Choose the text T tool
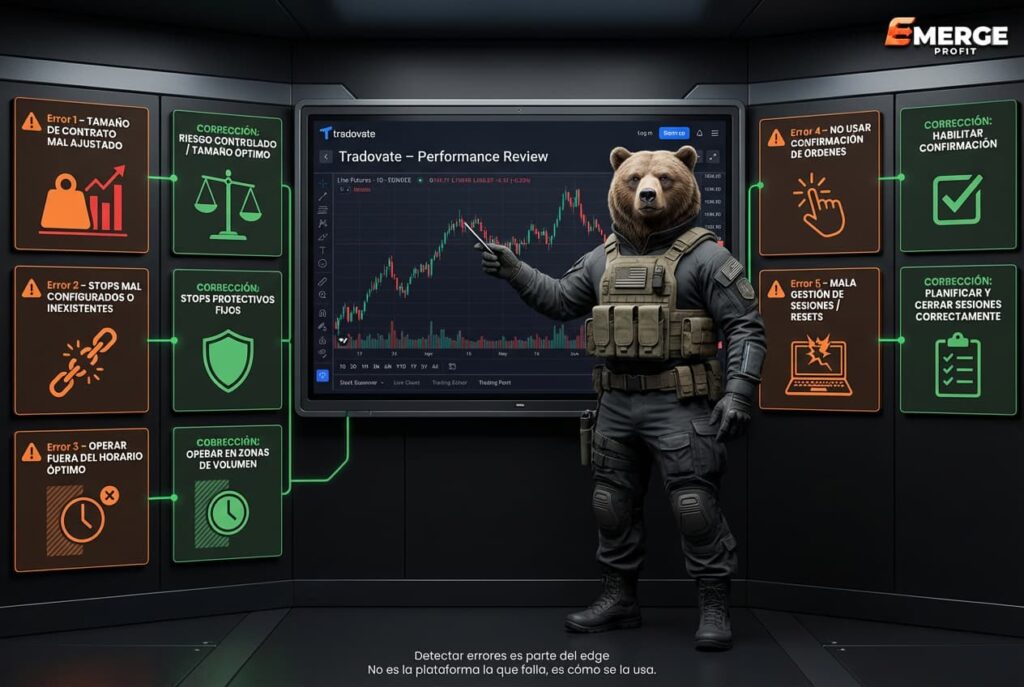 click(323, 250)
